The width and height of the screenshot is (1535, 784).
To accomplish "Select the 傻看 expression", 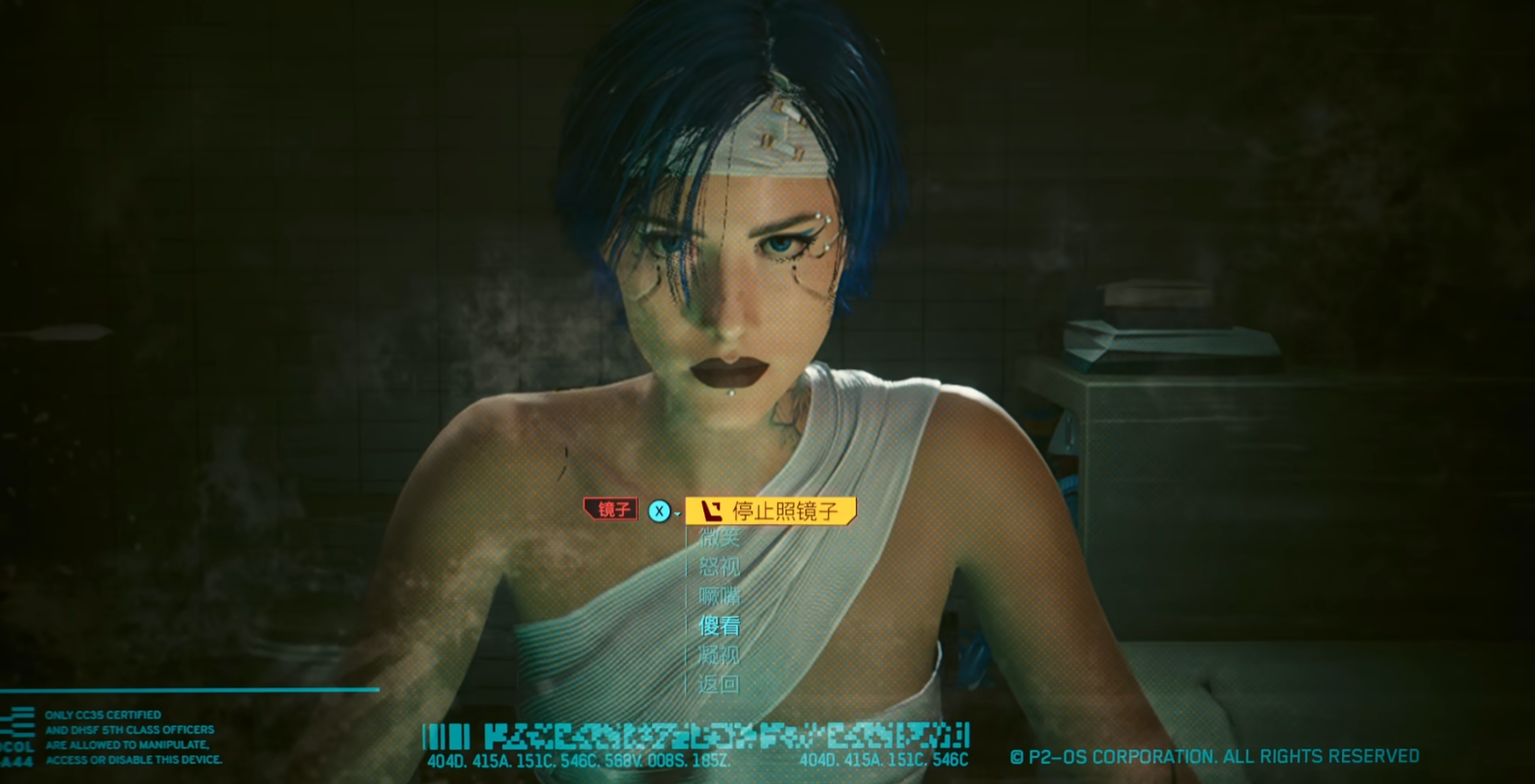I will point(720,626).
